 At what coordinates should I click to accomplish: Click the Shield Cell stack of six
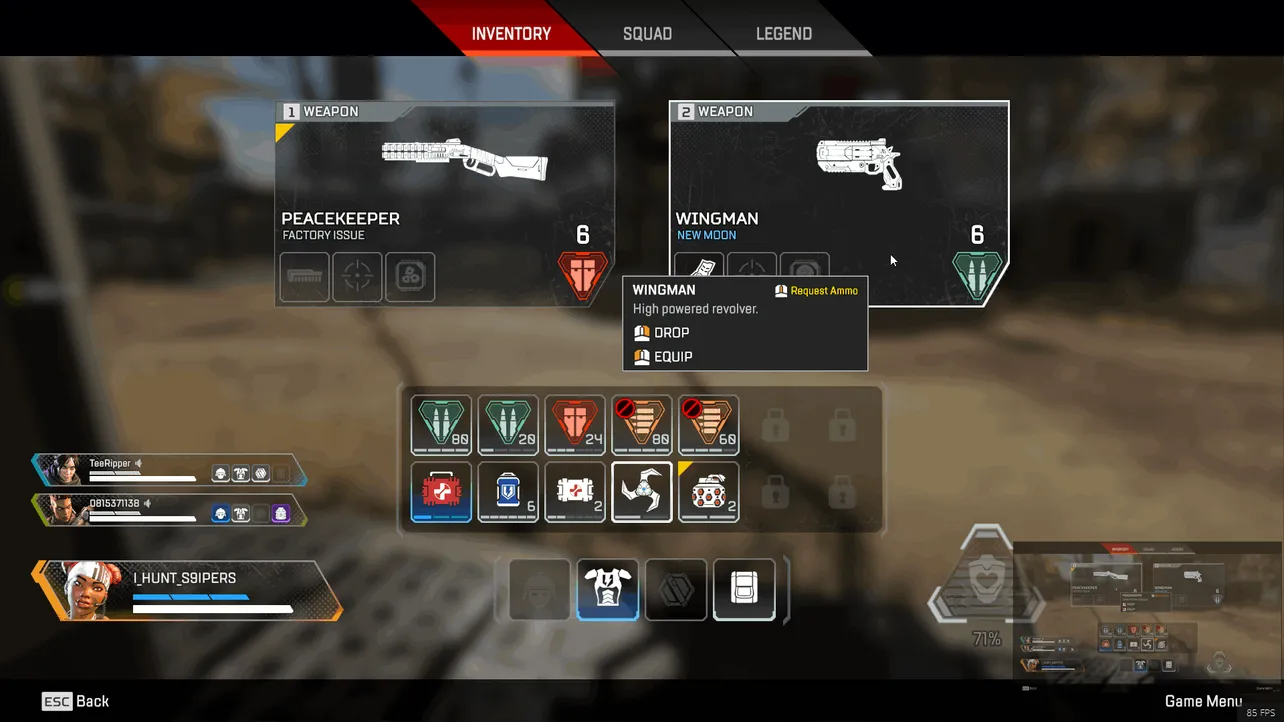[x=508, y=492]
